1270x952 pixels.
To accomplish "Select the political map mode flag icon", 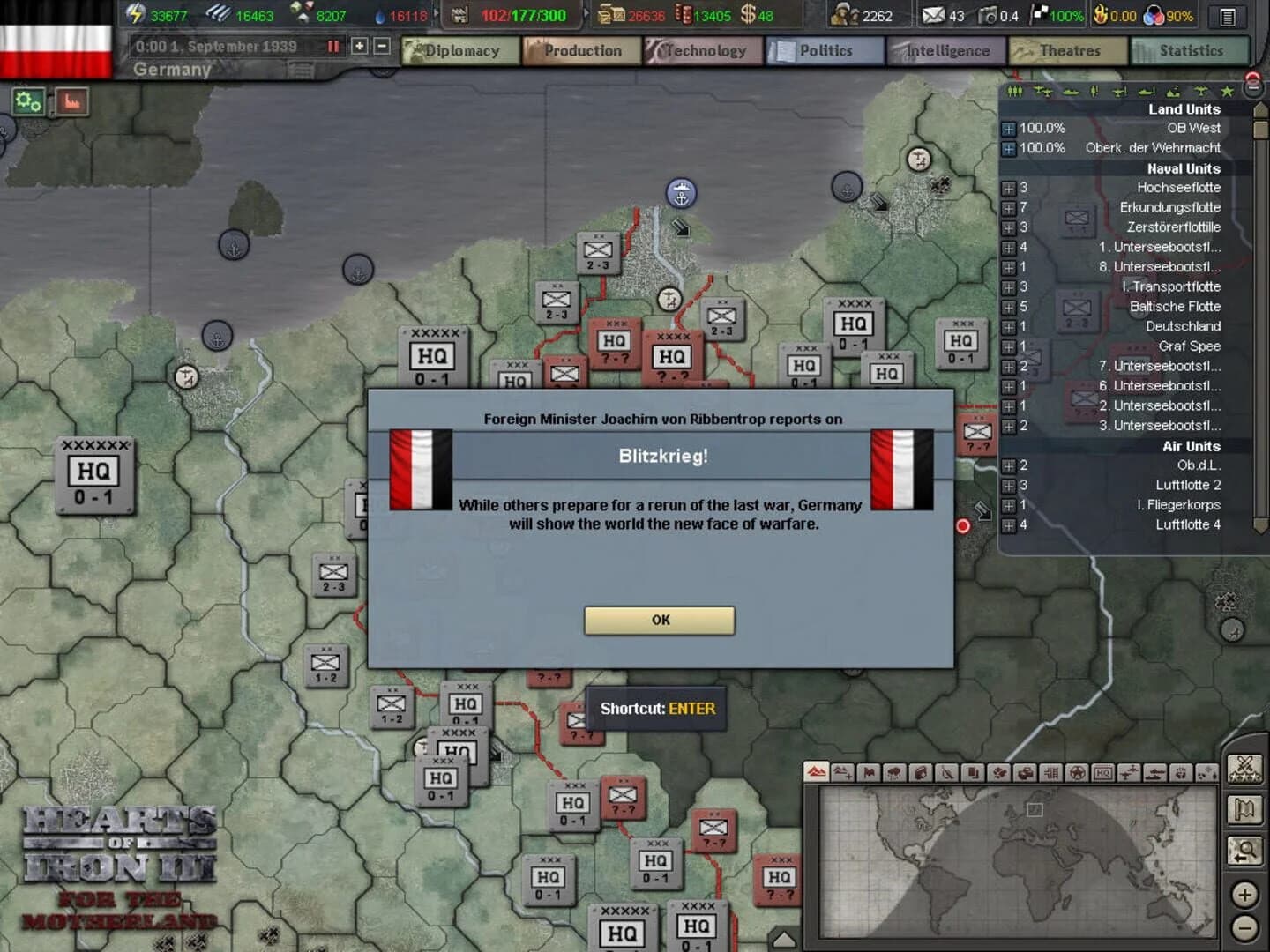I will tap(870, 773).
